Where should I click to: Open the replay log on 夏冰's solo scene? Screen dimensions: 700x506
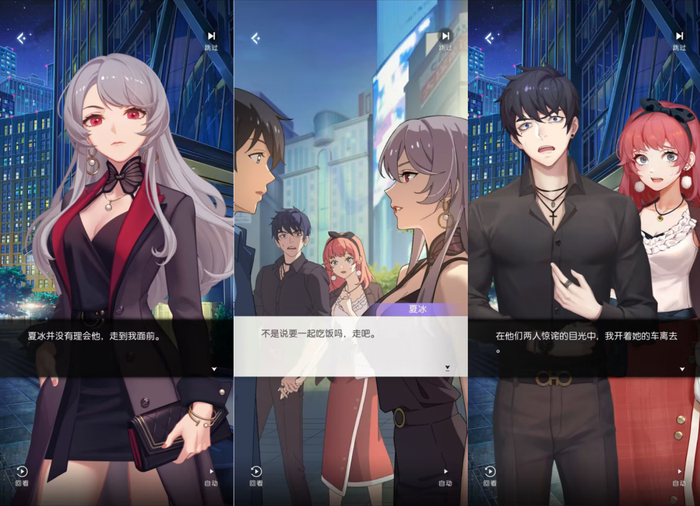tap(21, 473)
